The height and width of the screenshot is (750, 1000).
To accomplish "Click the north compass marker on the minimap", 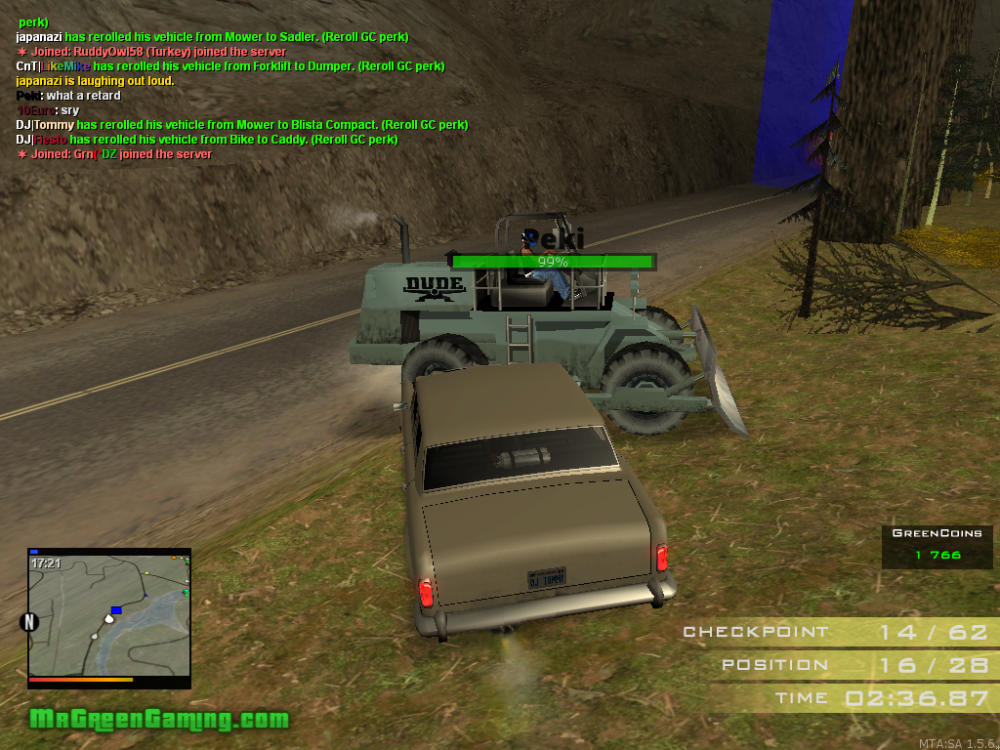I will (29, 622).
